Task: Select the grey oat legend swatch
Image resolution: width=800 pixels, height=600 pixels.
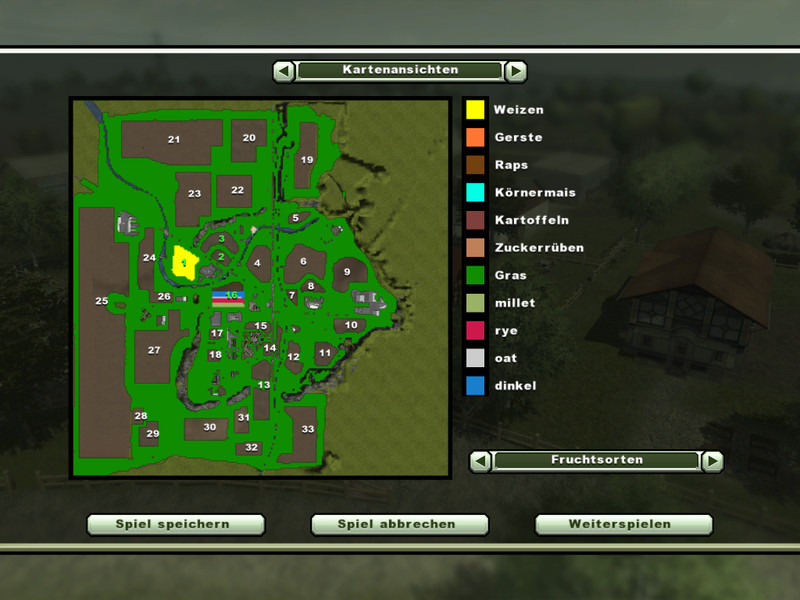Action: 475,358
